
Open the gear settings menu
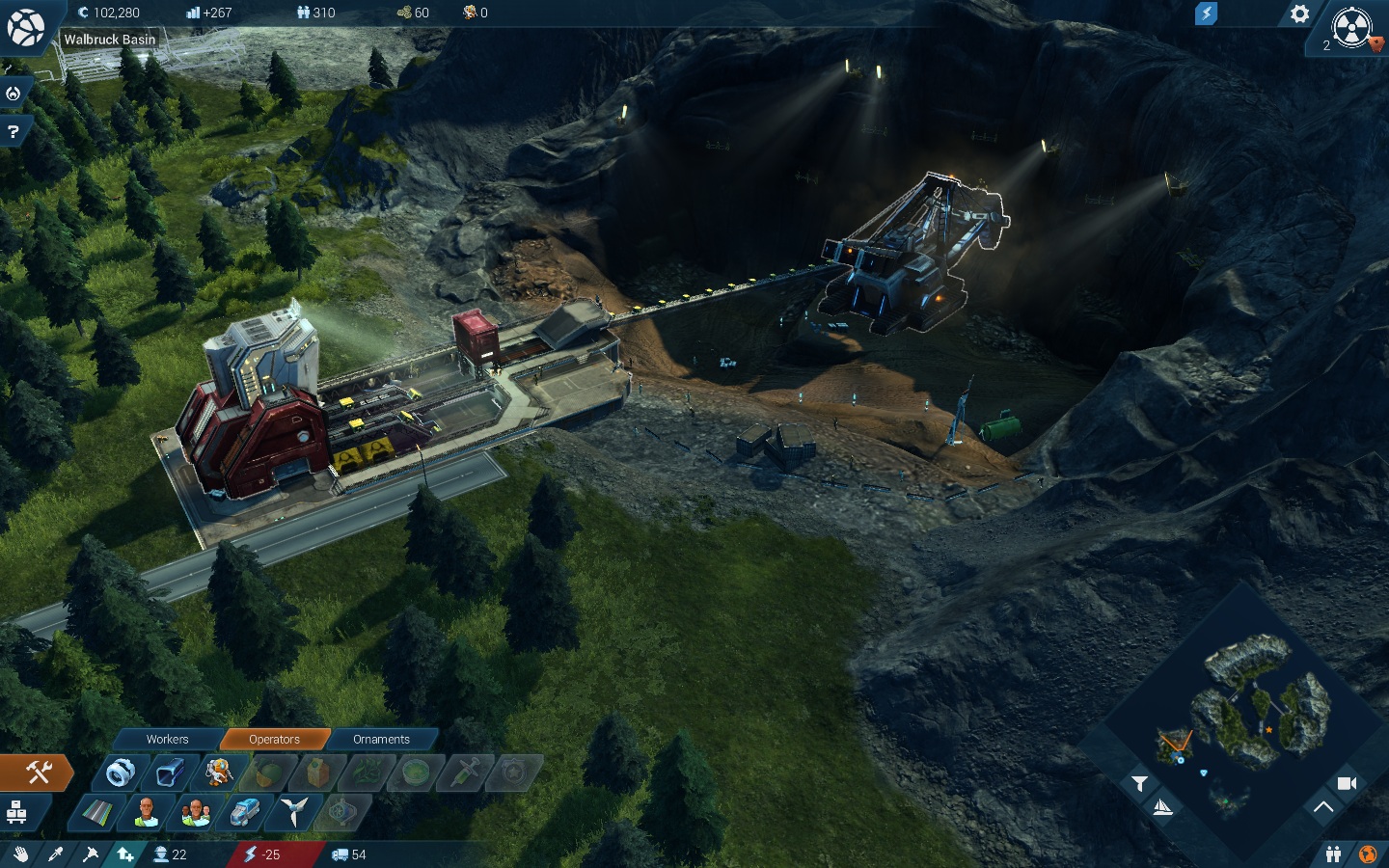click(x=1300, y=14)
